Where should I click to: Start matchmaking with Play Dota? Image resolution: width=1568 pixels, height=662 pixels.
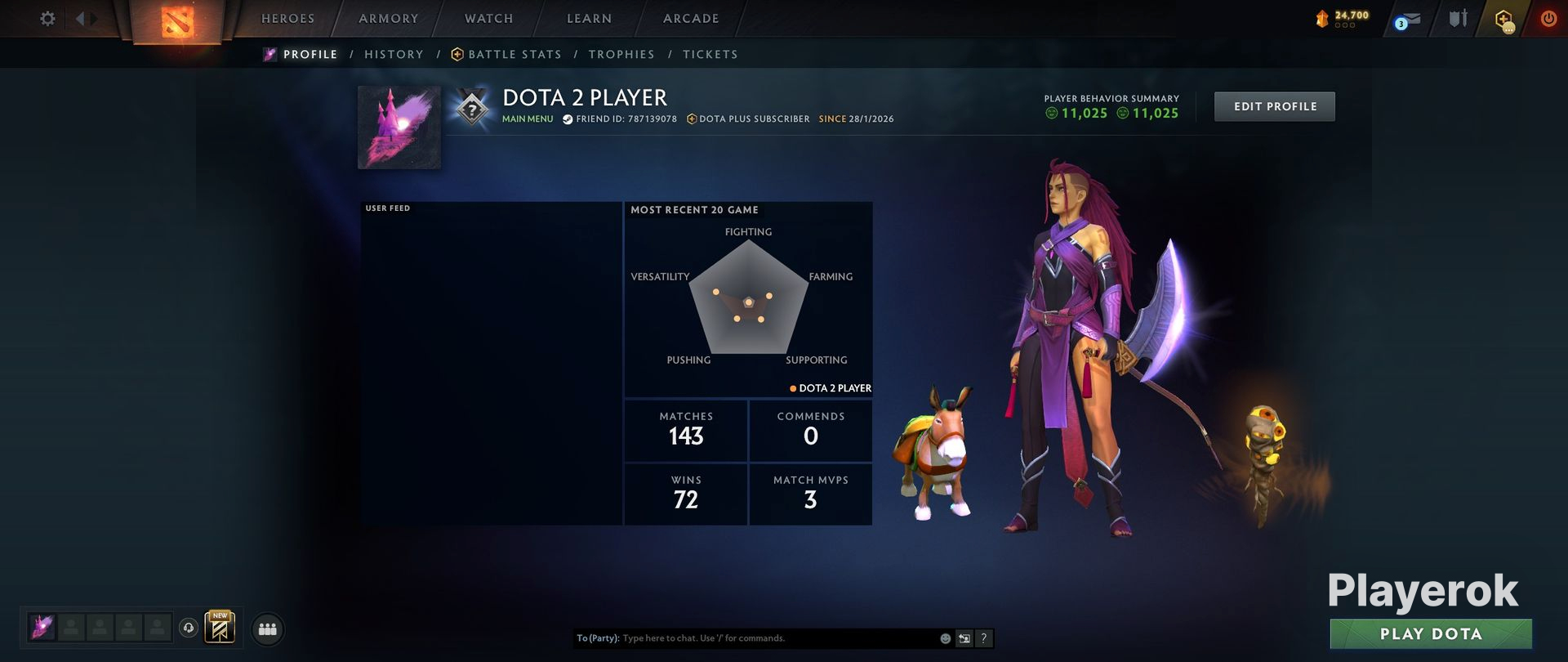tap(1430, 634)
